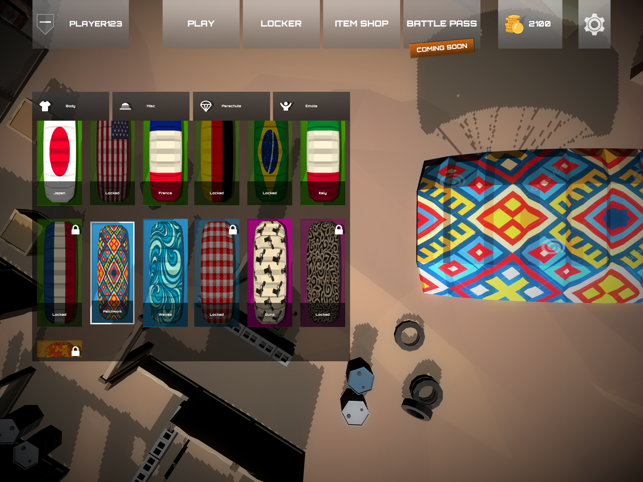Click the gold coins balance button
Image resolution: width=643 pixels, height=482 pixels.
tap(529, 24)
